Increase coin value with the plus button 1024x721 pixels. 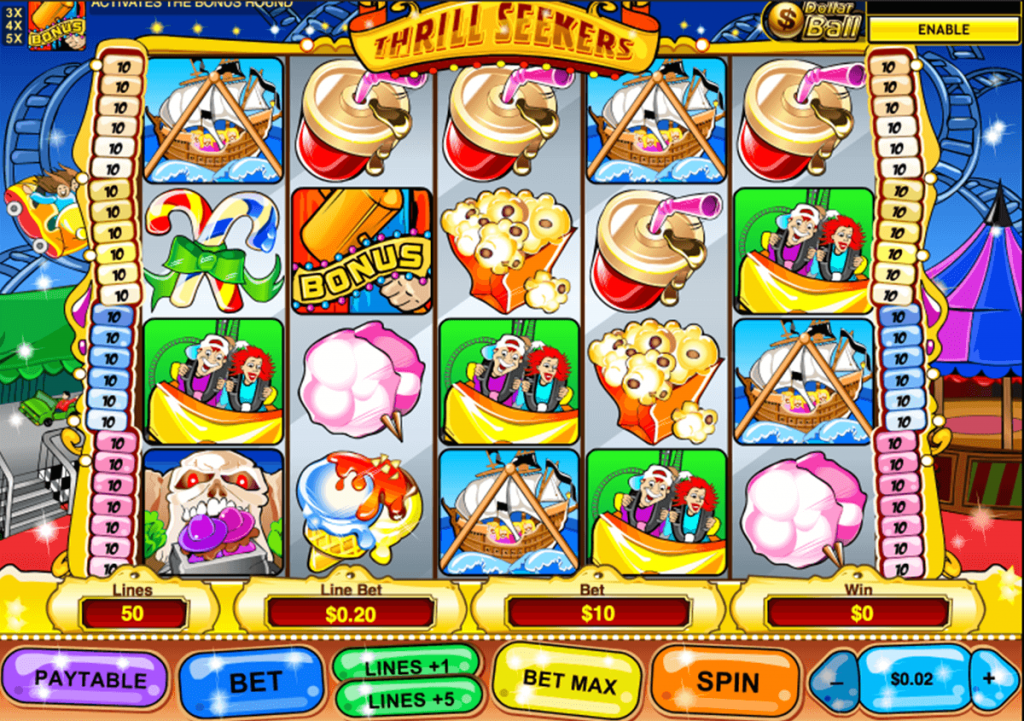[989, 679]
